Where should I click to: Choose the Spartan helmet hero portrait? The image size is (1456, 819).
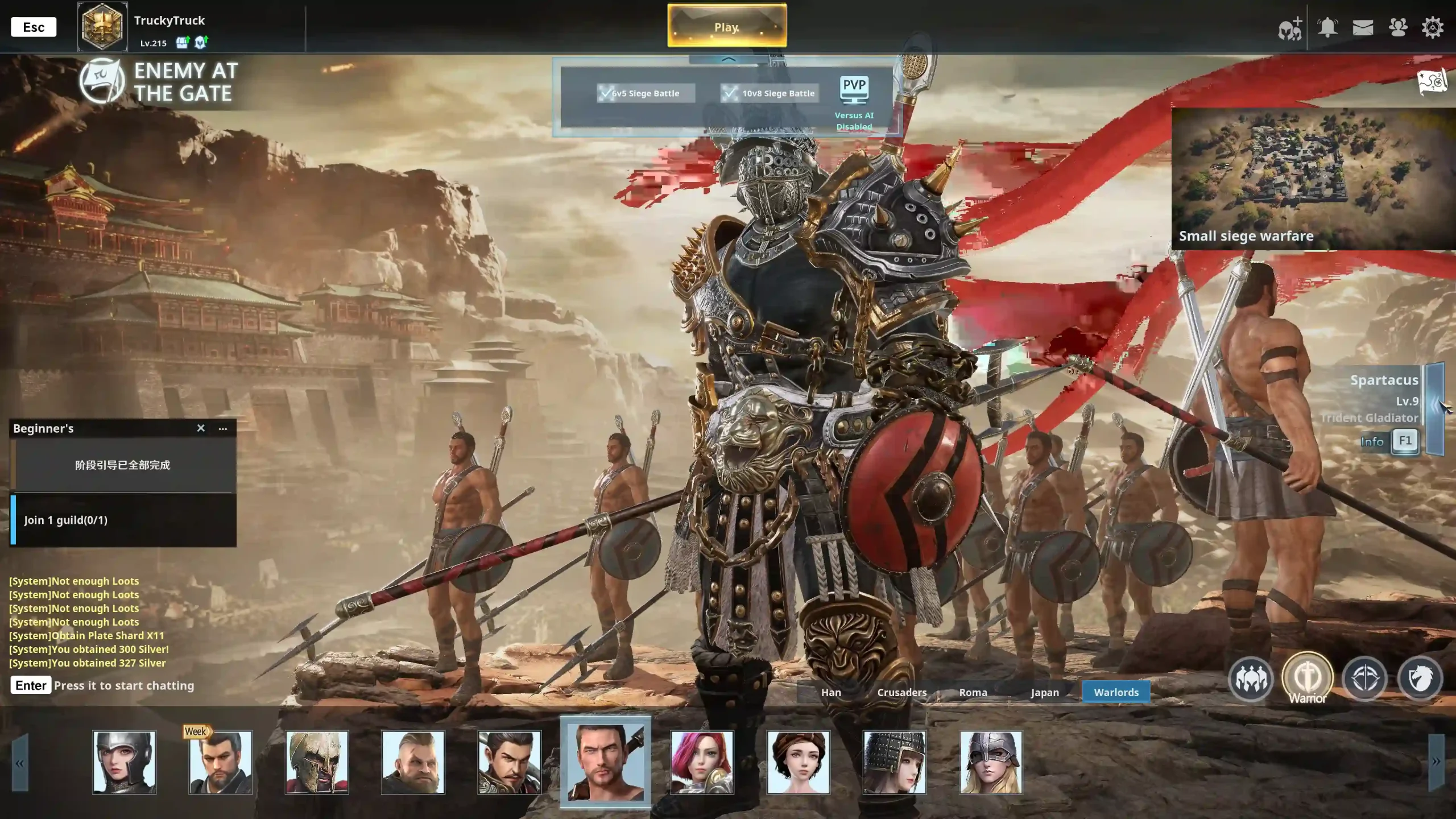[x=317, y=762]
